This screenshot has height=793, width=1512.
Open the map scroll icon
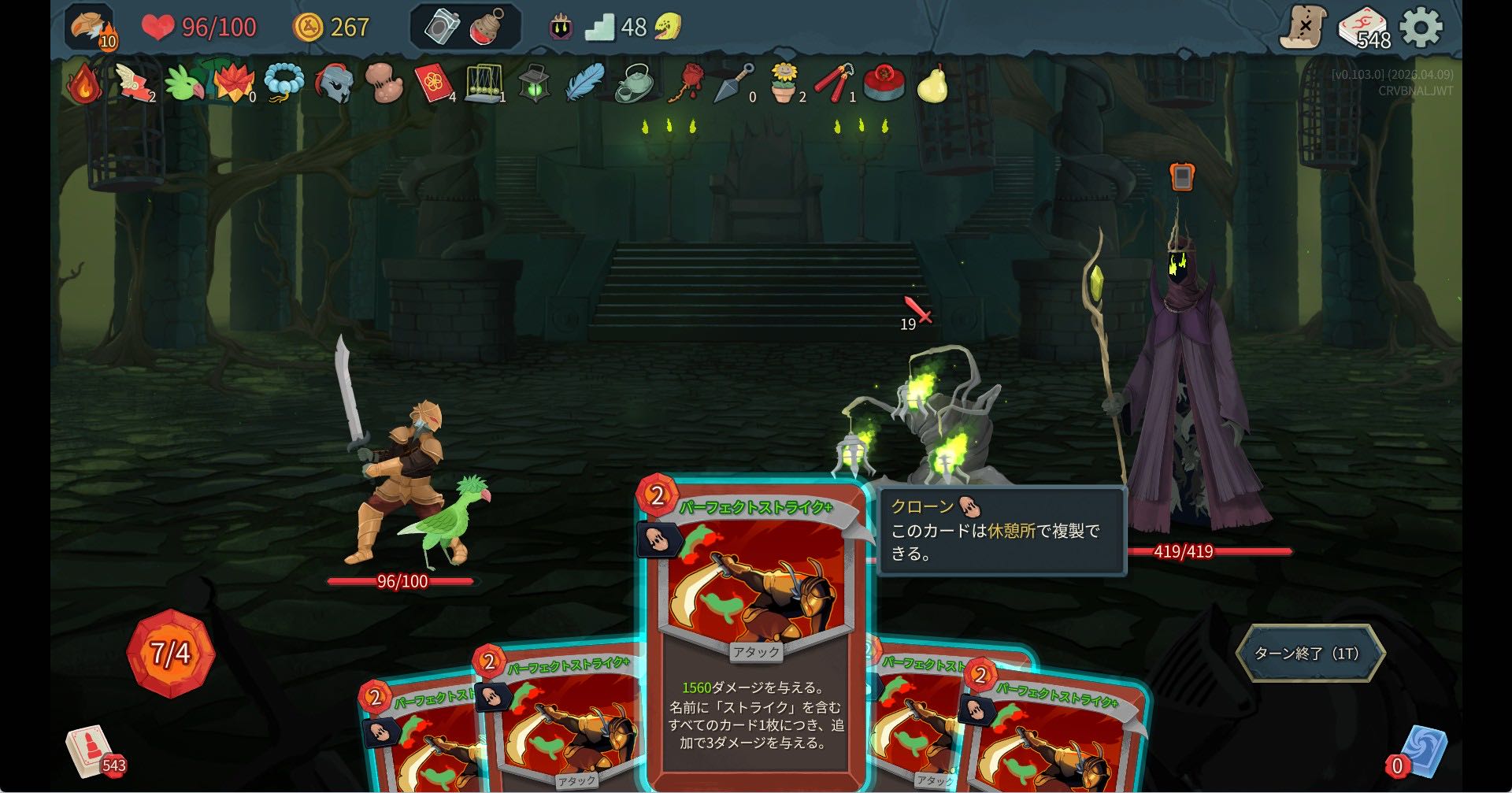pyautogui.click(x=1303, y=28)
